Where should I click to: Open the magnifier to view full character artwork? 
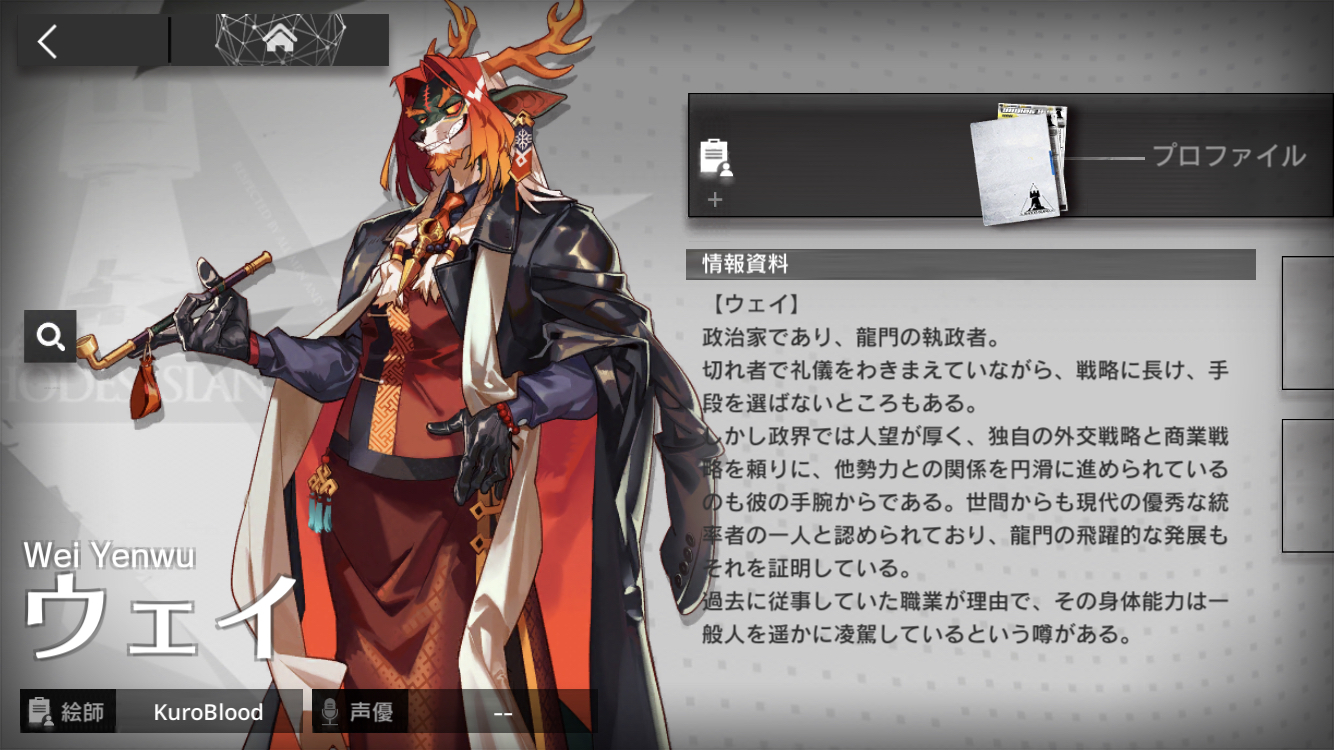(x=49, y=337)
